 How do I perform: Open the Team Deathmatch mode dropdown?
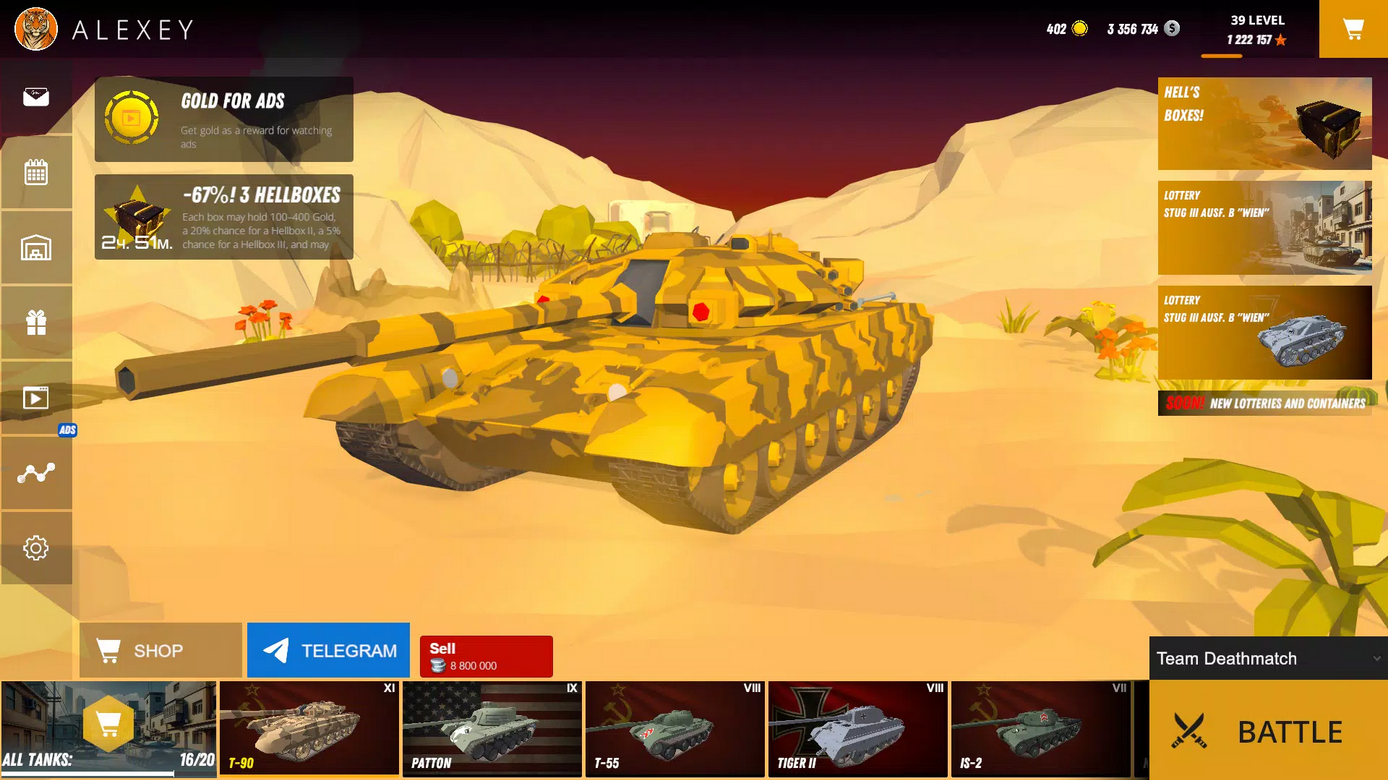click(1267, 658)
